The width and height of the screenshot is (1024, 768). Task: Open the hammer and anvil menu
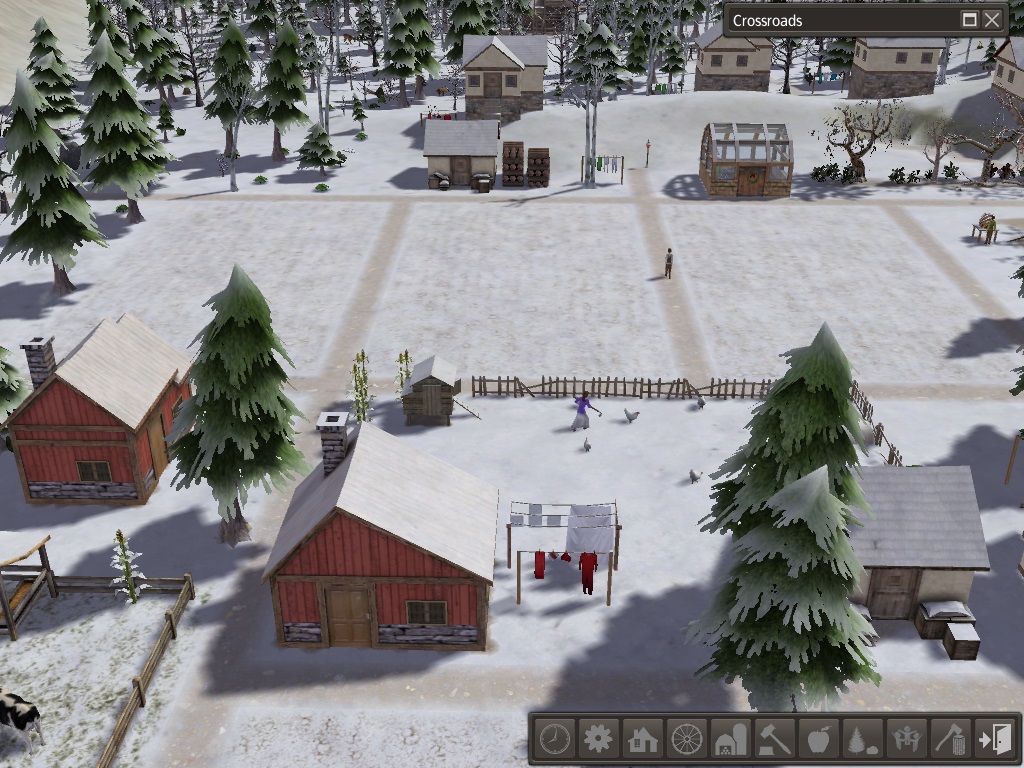coord(774,740)
